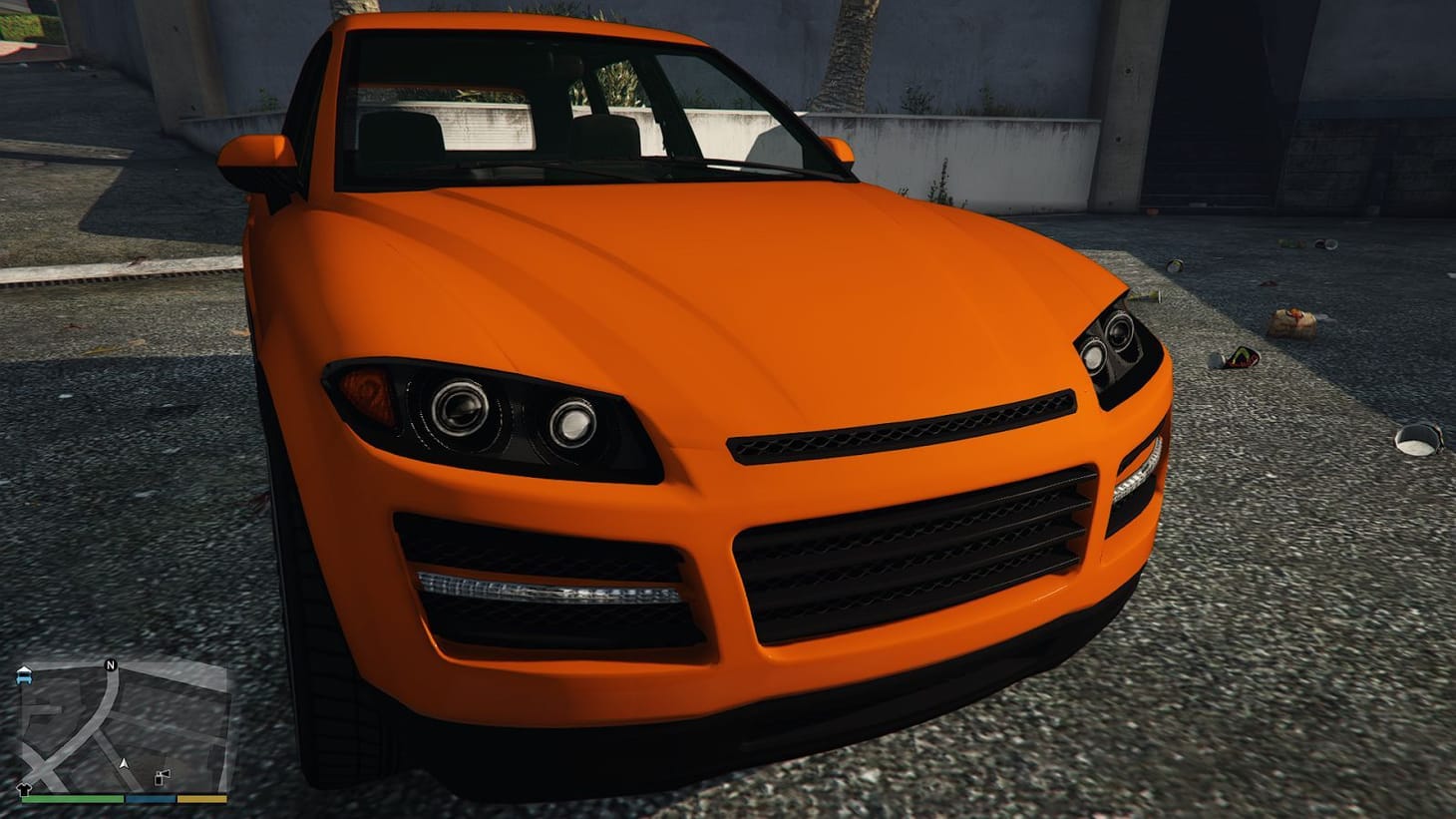Click the N compass marker on the minimap
Image resolution: width=1456 pixels, height=819 pixels.
click(111, 665)
